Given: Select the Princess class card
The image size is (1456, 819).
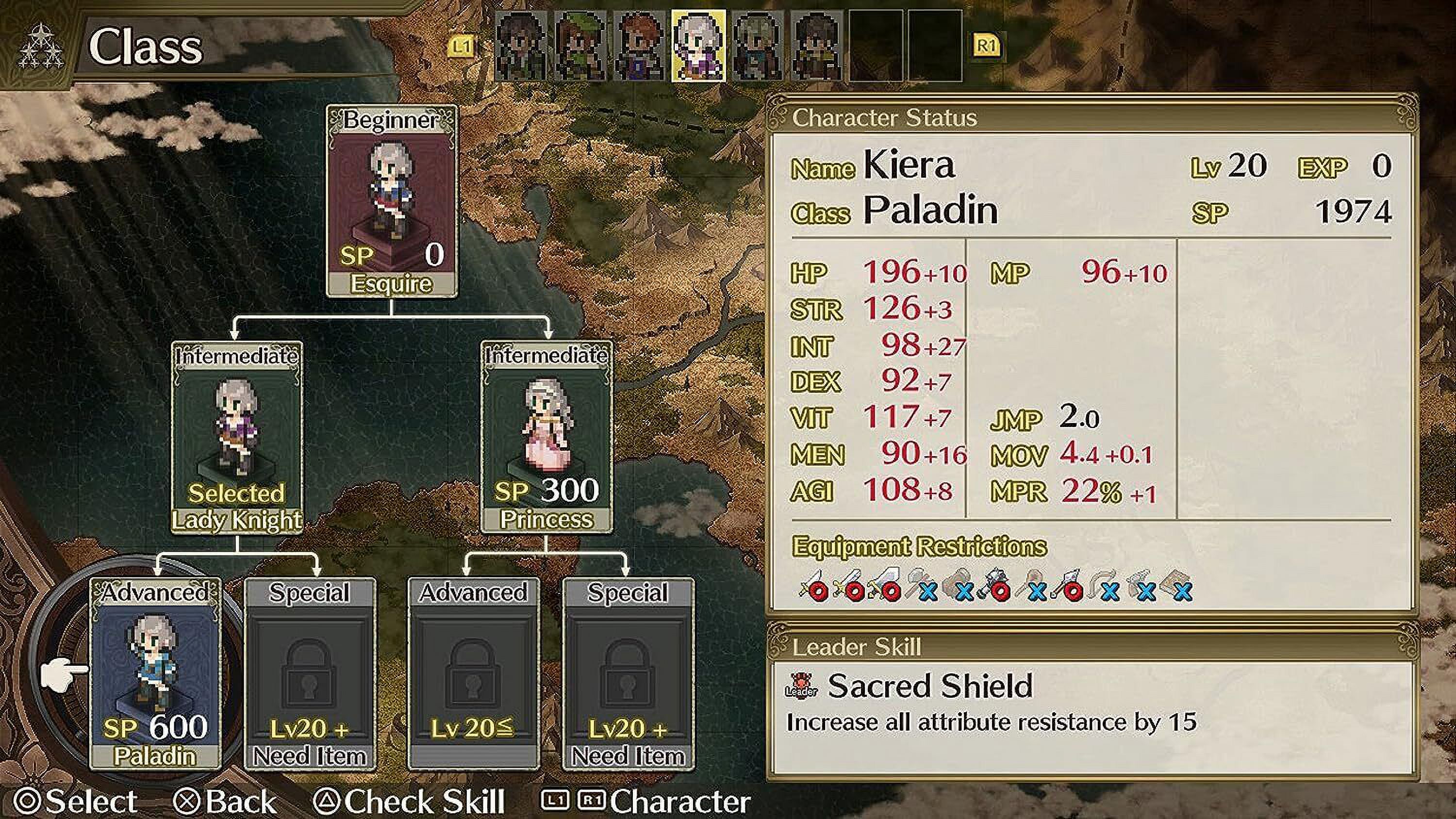Looking at the screenshot, I should click(x=546, y=436).
